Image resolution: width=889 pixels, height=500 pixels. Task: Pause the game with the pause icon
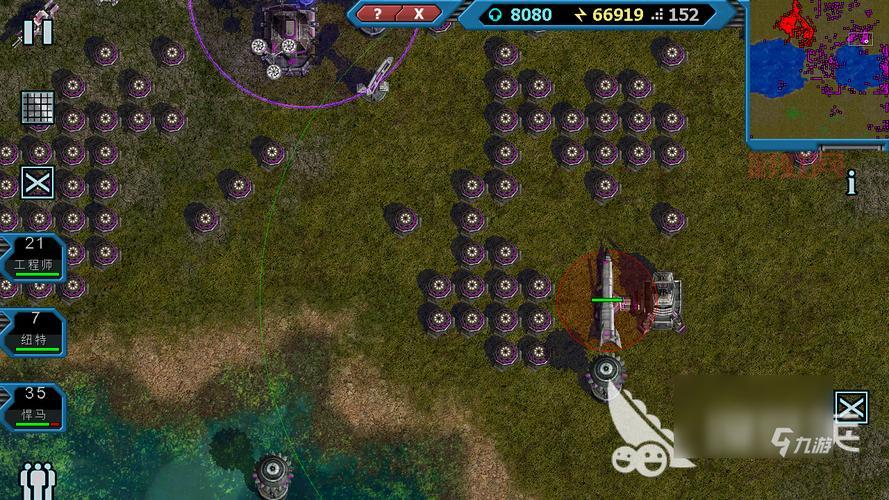click(38, 31)
